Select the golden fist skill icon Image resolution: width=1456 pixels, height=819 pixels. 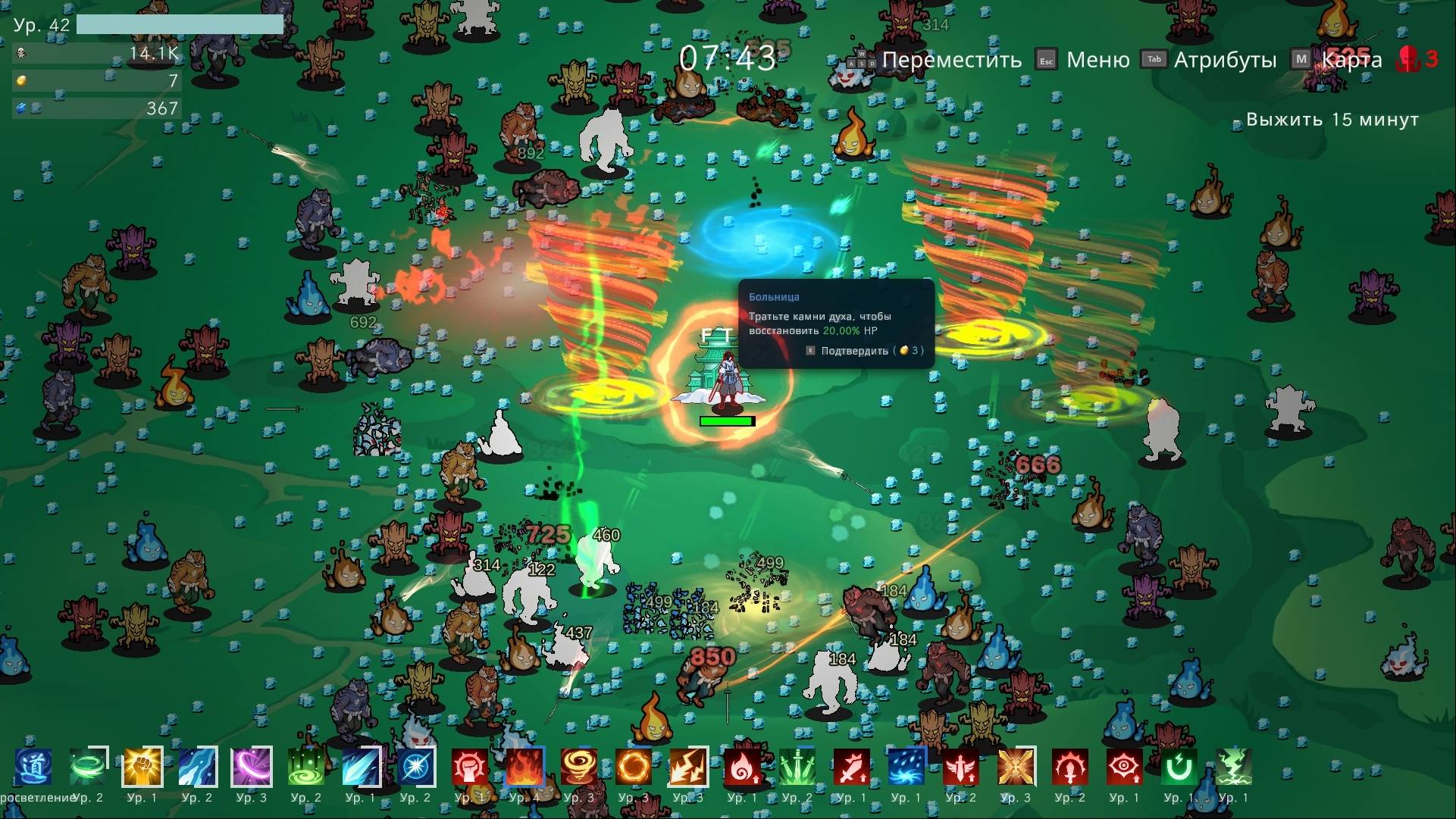tap(142, 767)
